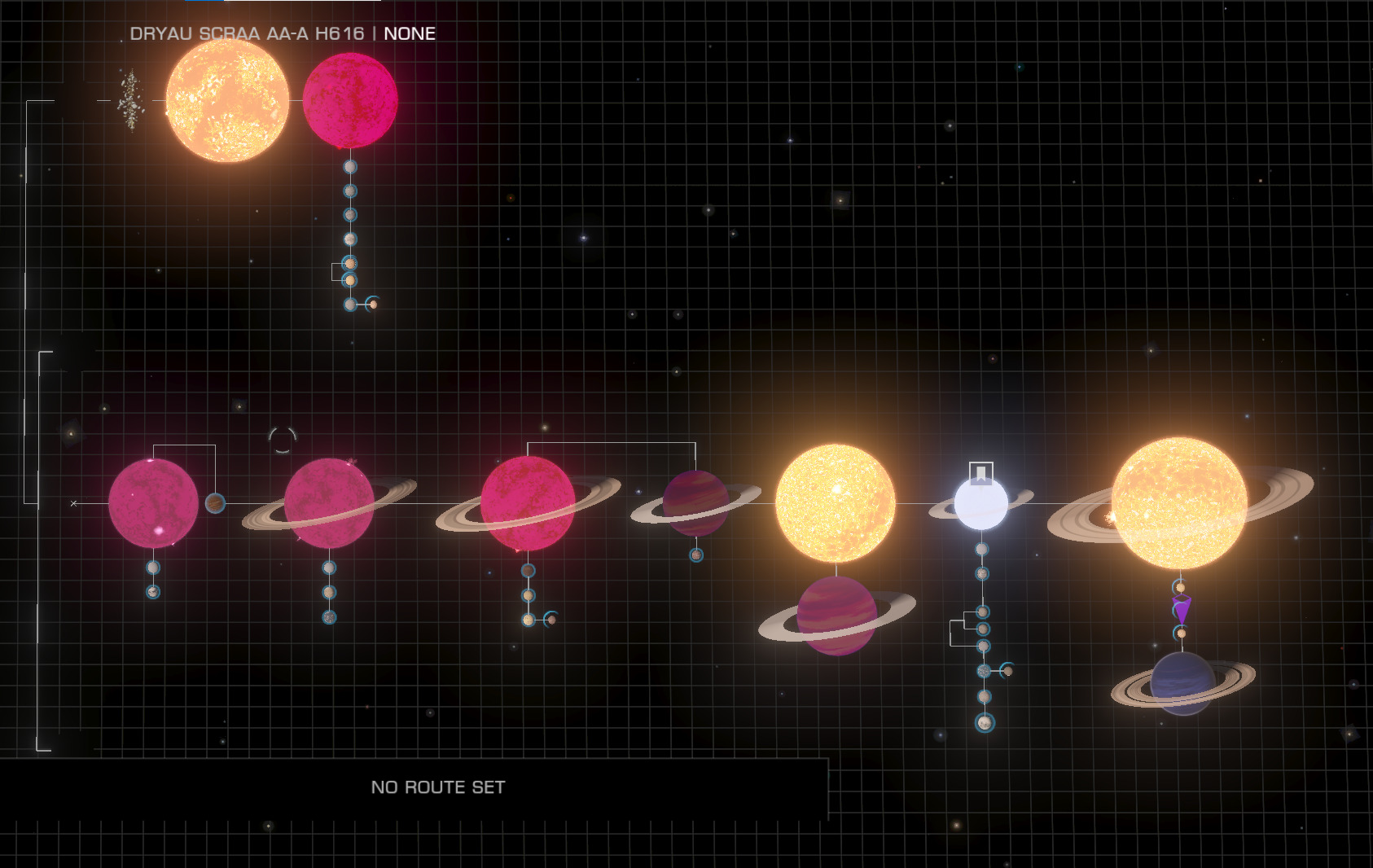This screenshot has height=868, width=1373.
Task: Select the large orange star under the system name
Action: click(x=227, y=101)
